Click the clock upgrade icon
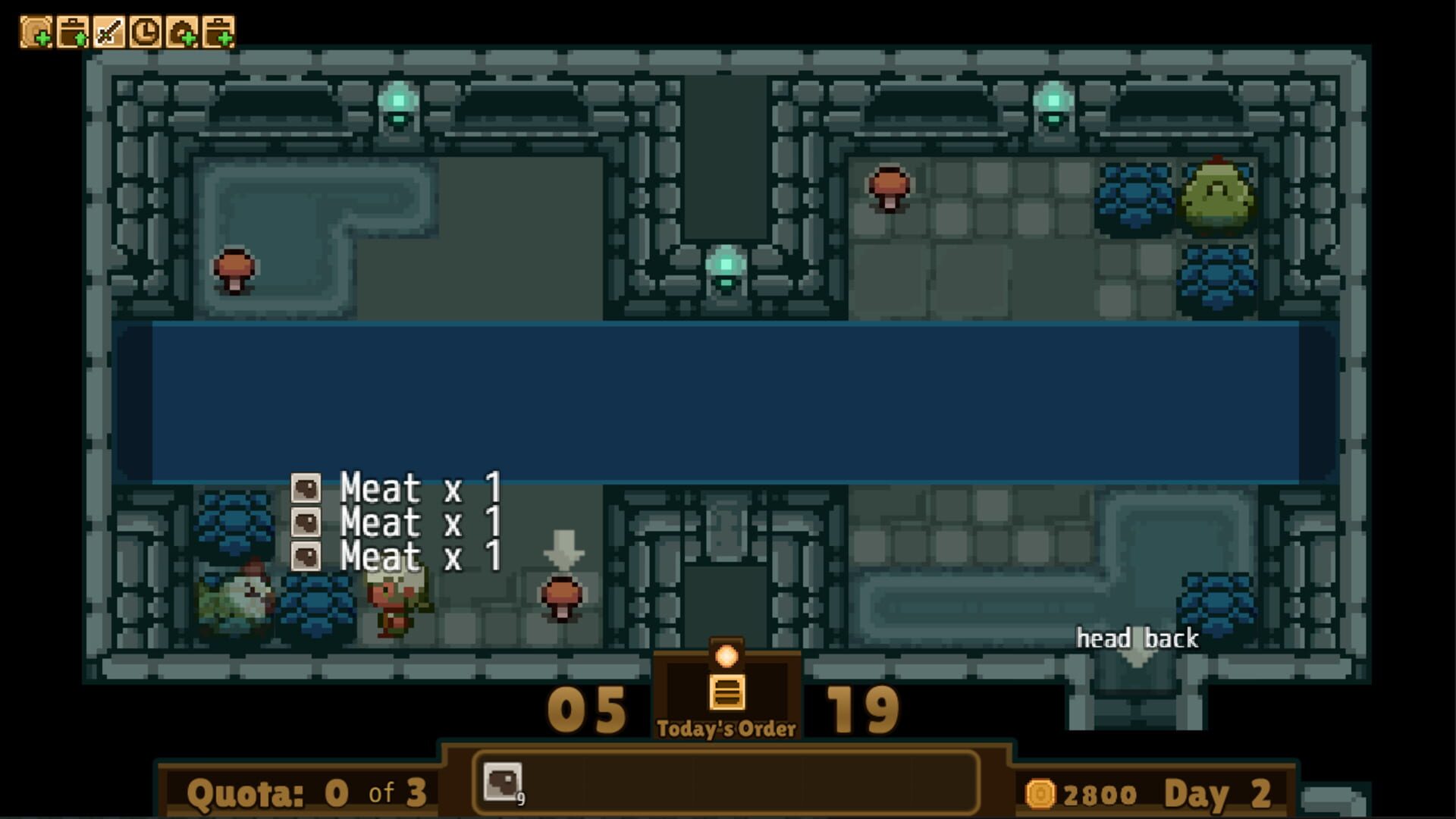Image resolution: width=1456 pixels, height=819 pixels. (x=146, y=30)
